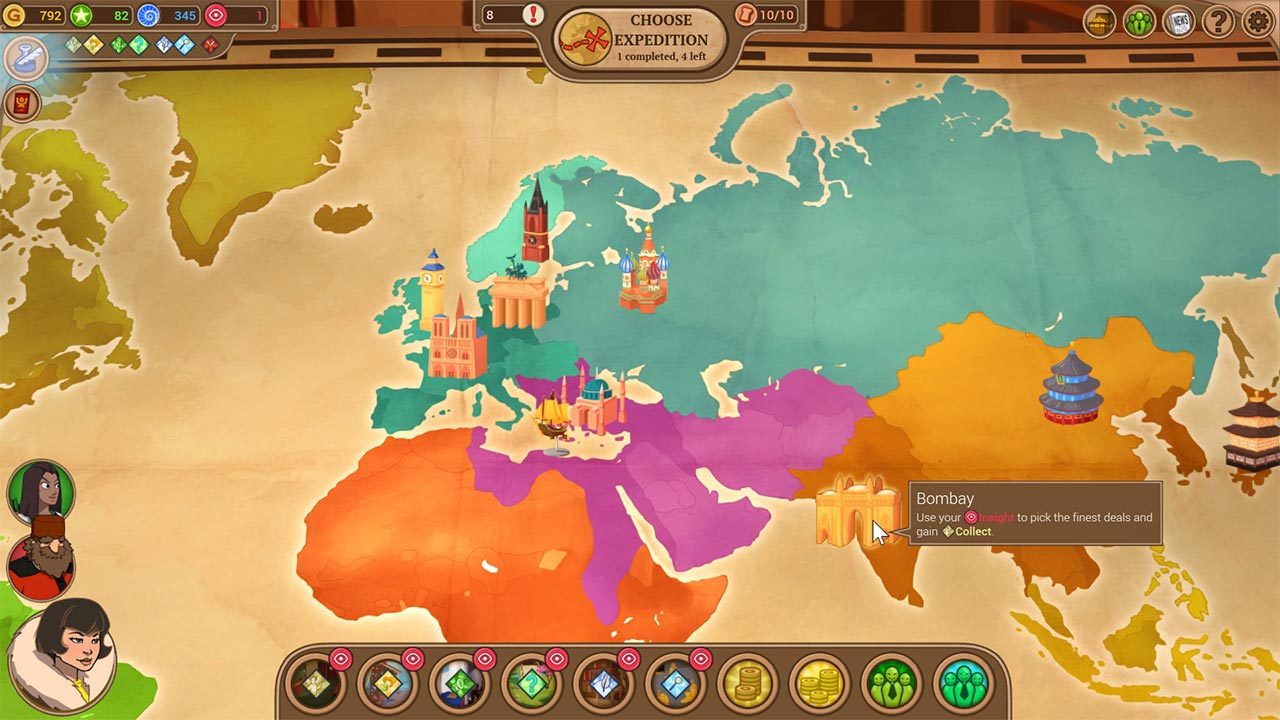Open the news newspaper icon
The image size is (1280, 720).
click(1179, 21)
